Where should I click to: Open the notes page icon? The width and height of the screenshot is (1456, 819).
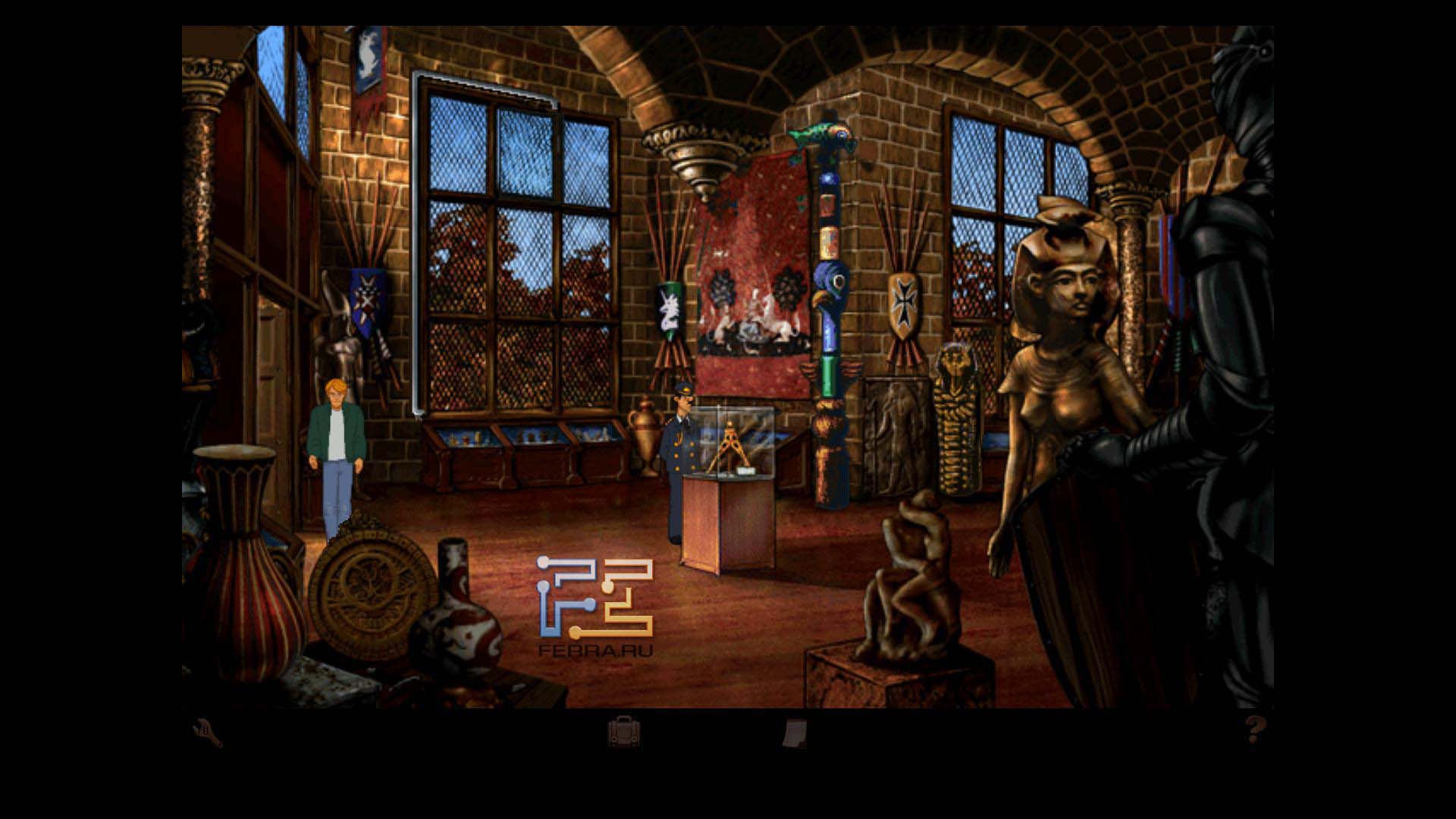[x=794, y=733]
